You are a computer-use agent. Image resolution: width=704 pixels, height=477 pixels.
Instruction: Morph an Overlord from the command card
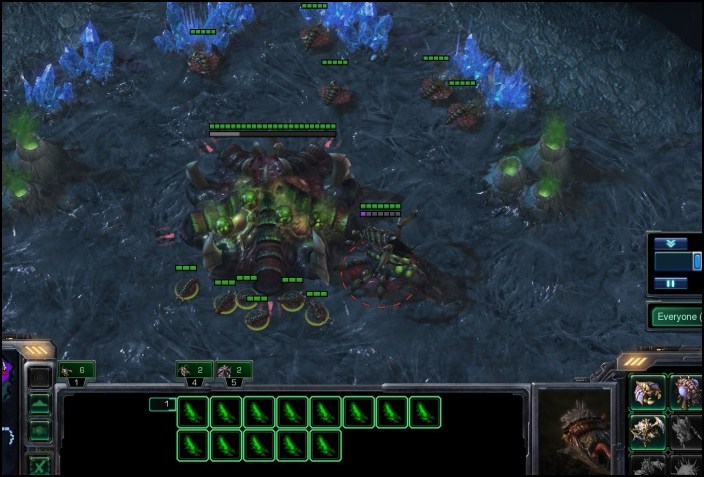point(684,393)
